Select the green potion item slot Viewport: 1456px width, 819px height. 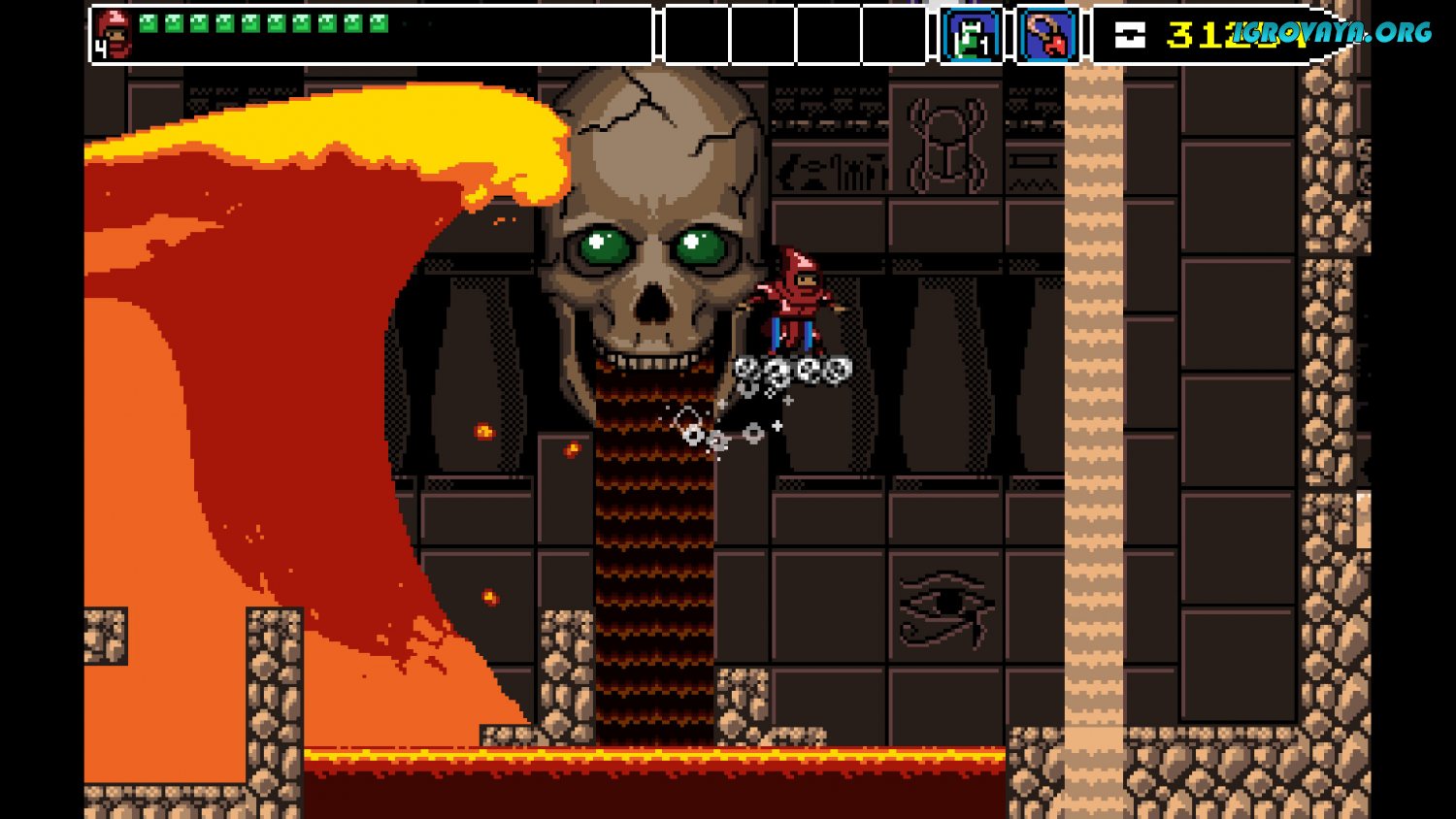pyautogui.click(x=971, y=36)
